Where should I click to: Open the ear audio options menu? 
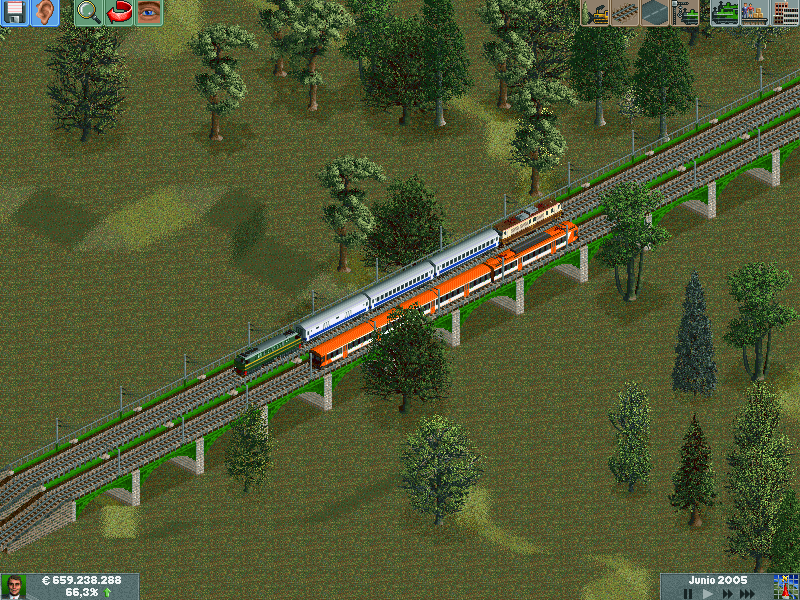click(45, 13)
